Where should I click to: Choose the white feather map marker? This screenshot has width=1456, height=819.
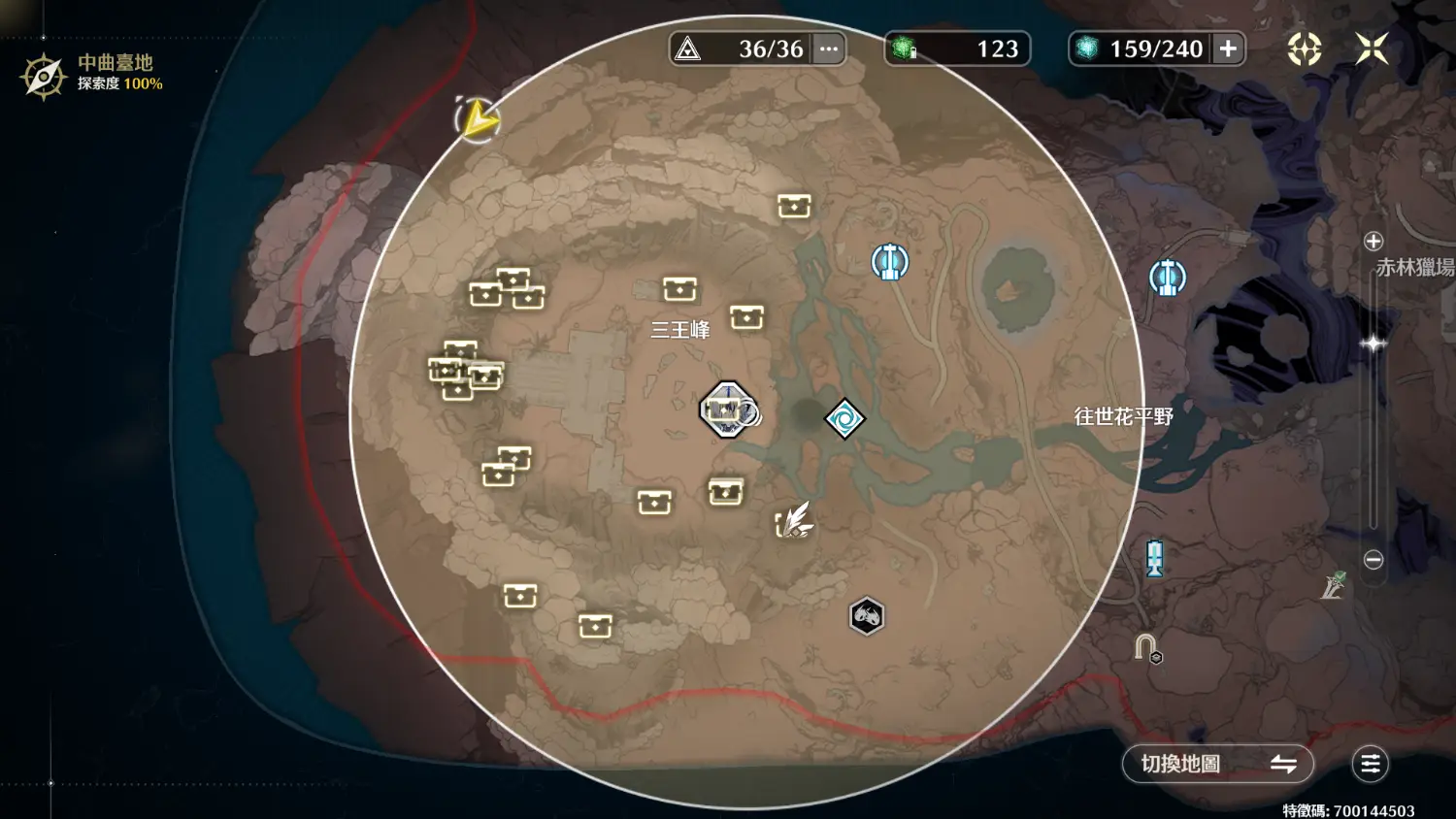[x=795, y=521]
